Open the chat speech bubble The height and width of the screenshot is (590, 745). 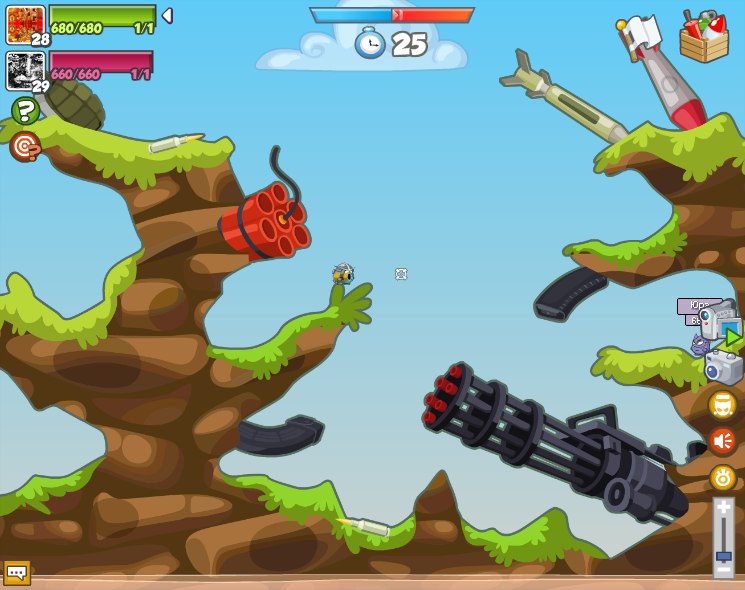pos(17,572)
